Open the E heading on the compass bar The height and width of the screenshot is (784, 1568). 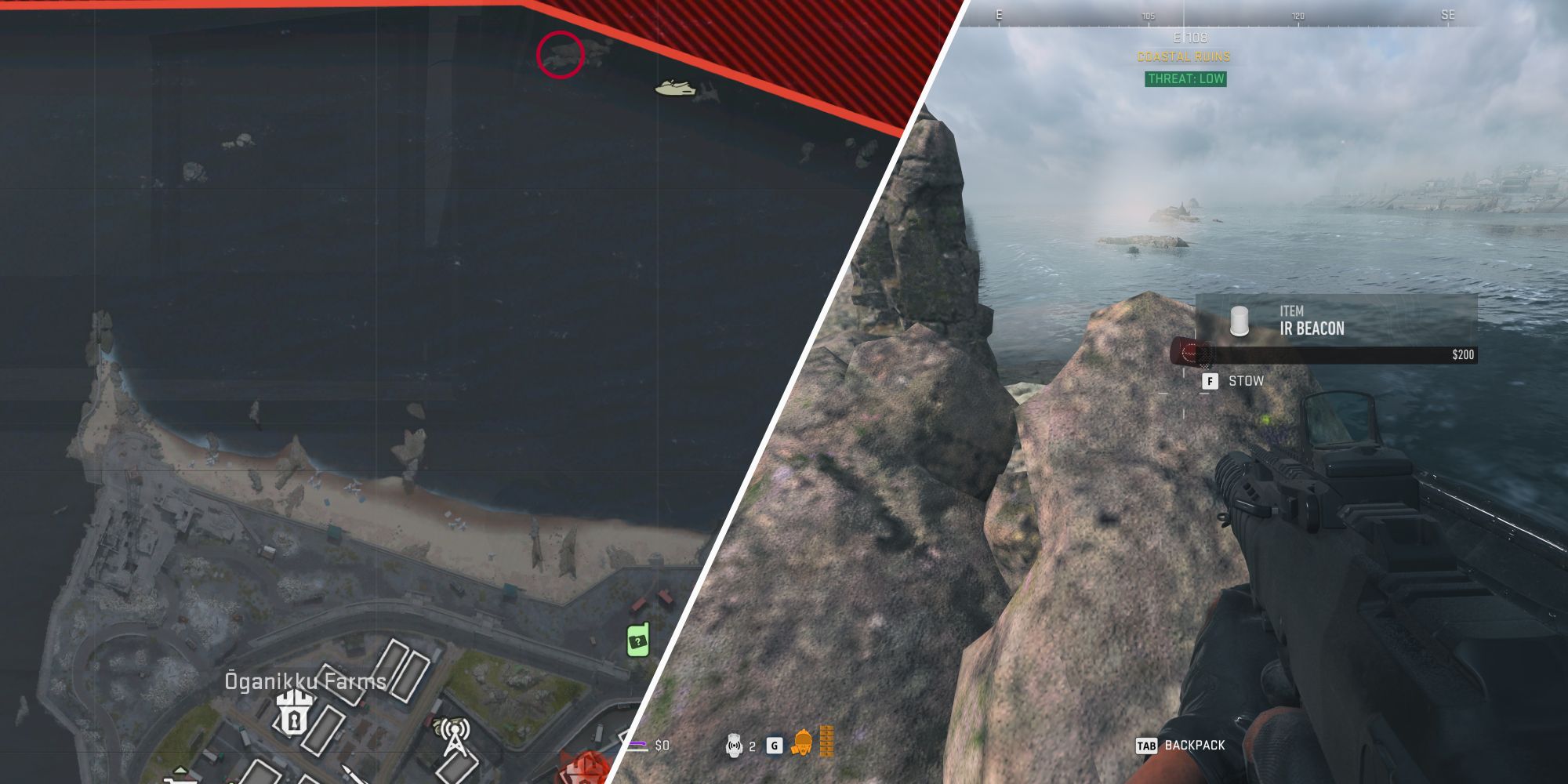998,13
